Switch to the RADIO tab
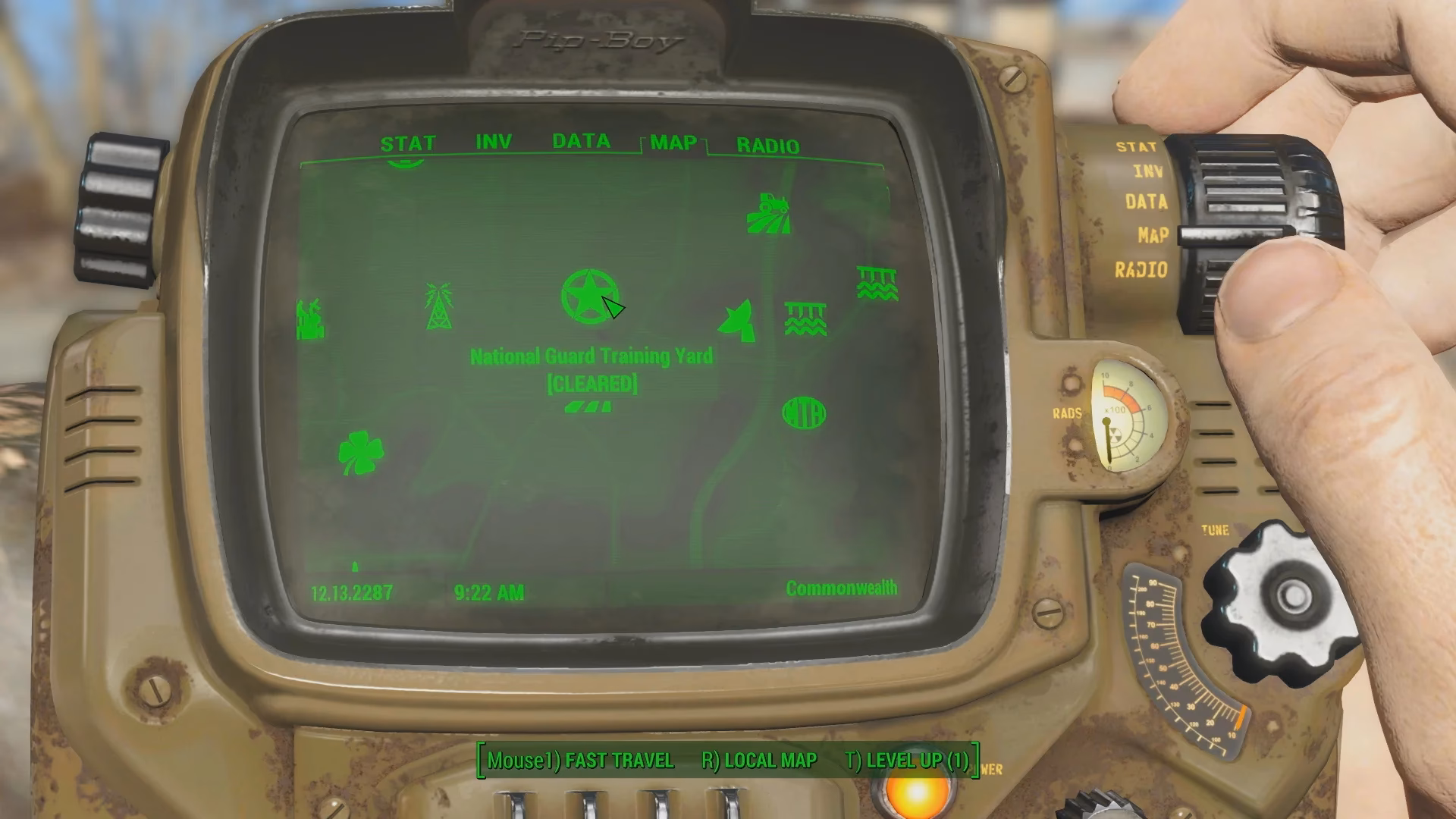 click(x=769, y=146)
